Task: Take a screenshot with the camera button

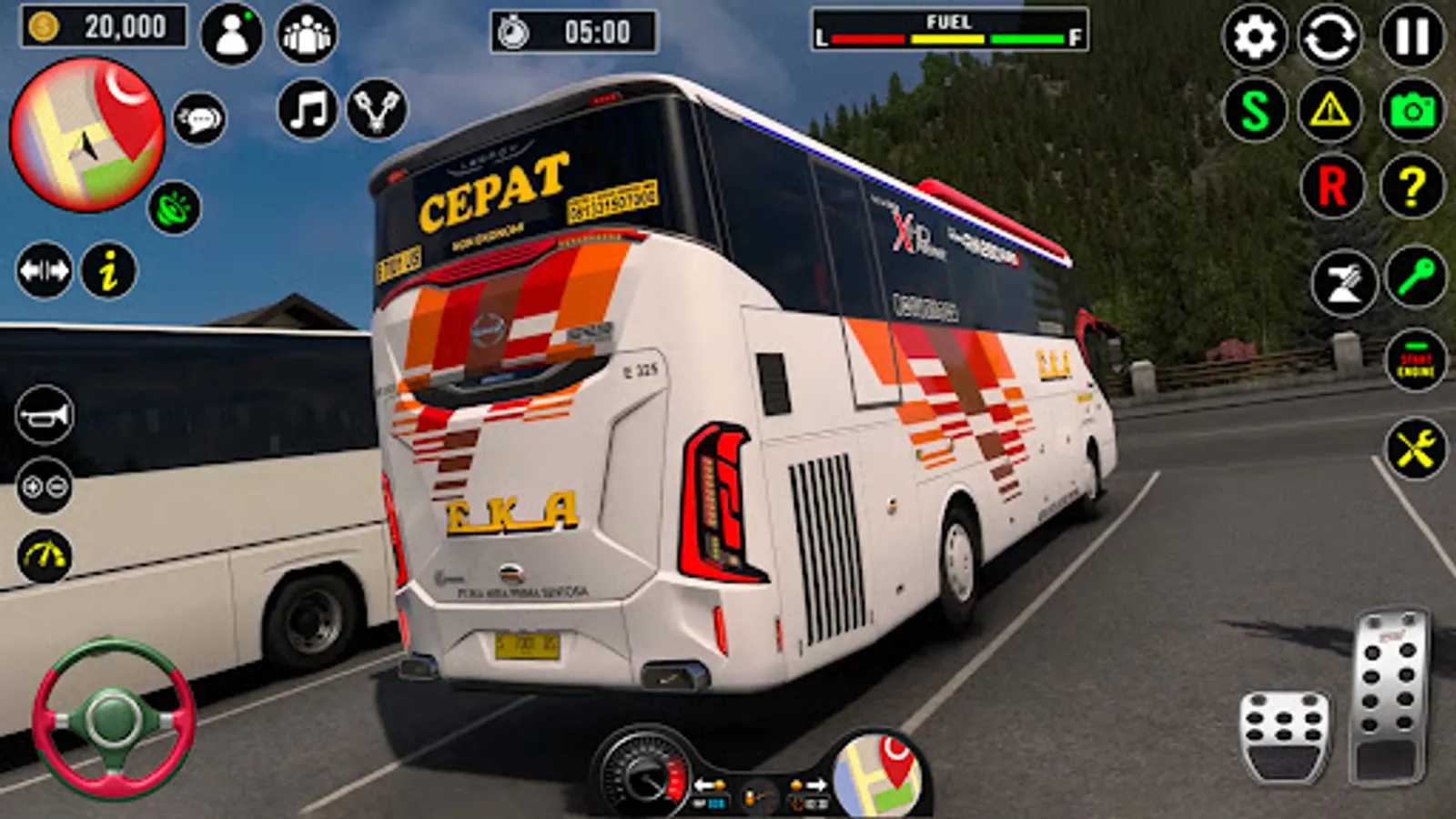Action: tap(1411, 111)
